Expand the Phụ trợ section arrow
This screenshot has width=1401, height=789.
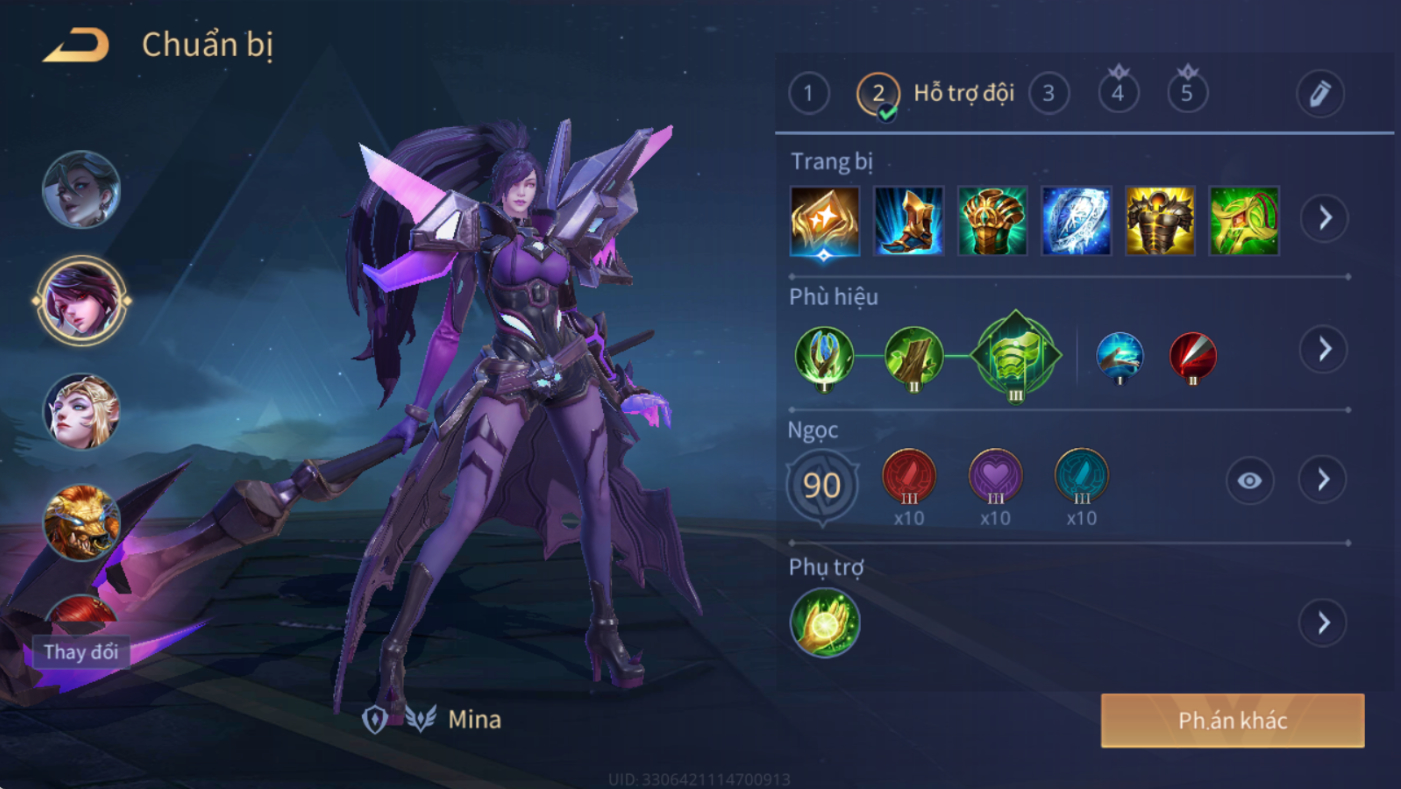[1323, 623]
